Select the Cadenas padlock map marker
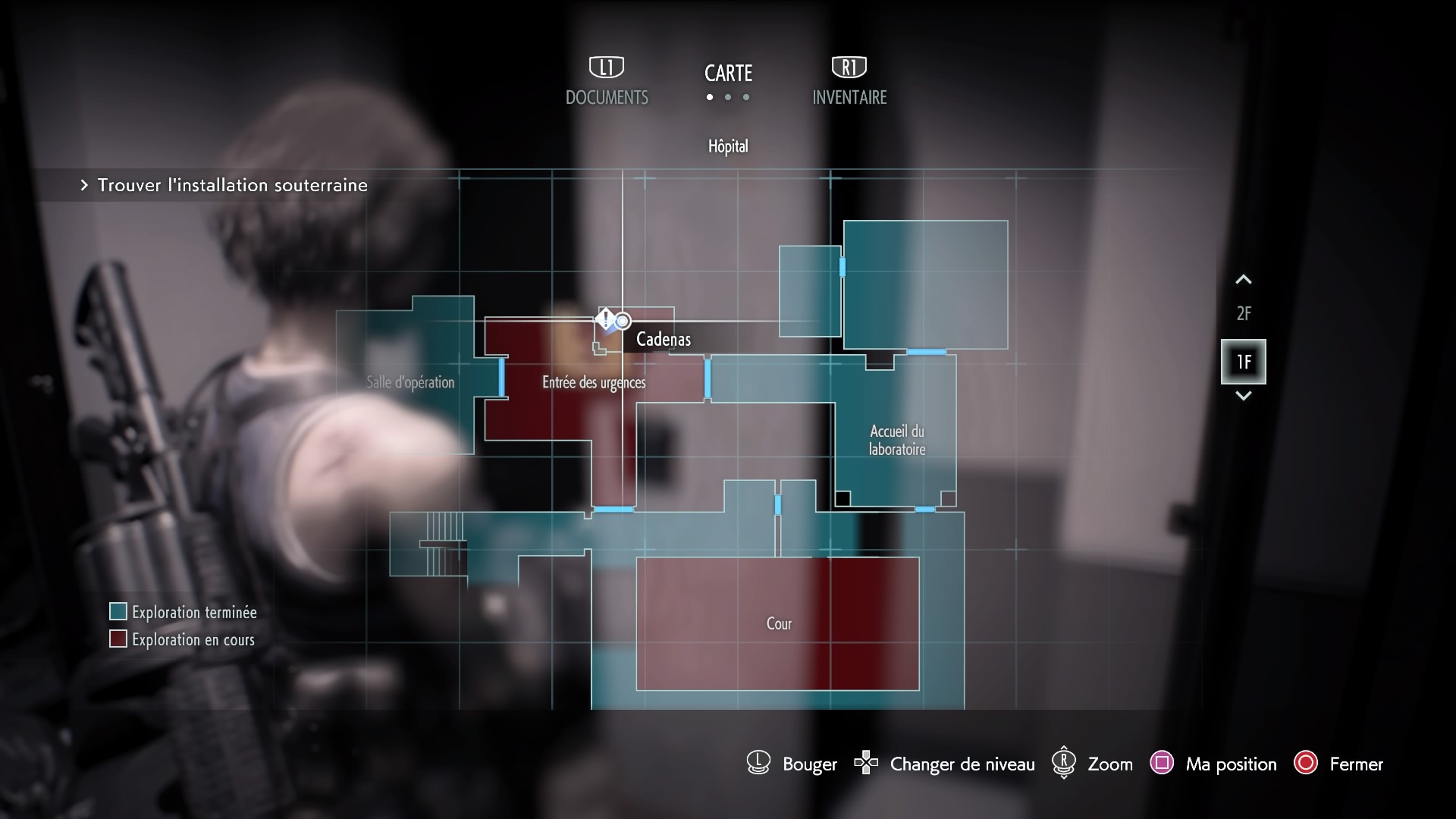The image size is (1456, 819). point(606,320)
